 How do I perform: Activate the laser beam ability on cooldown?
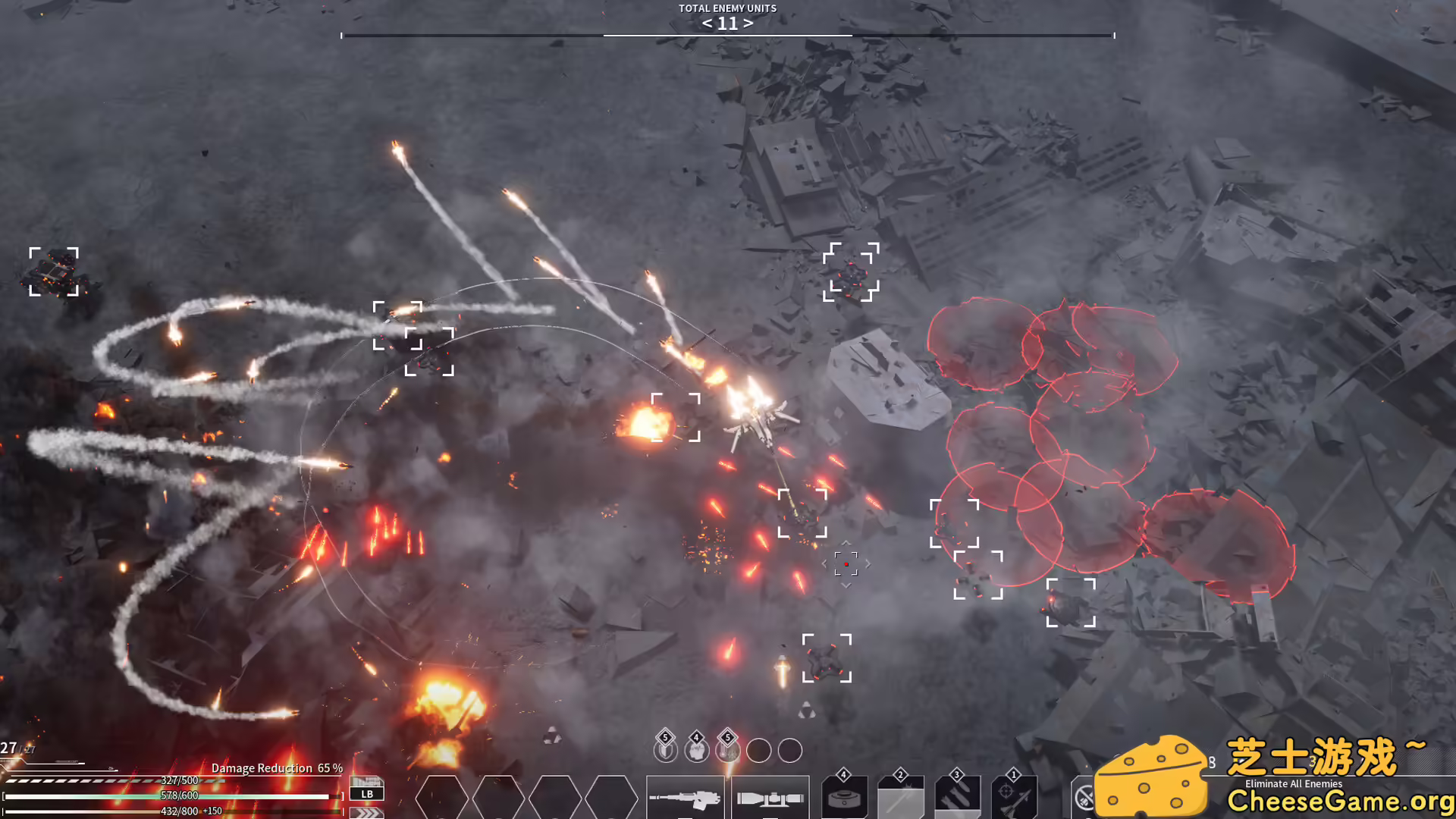click(x=900, y=799)
